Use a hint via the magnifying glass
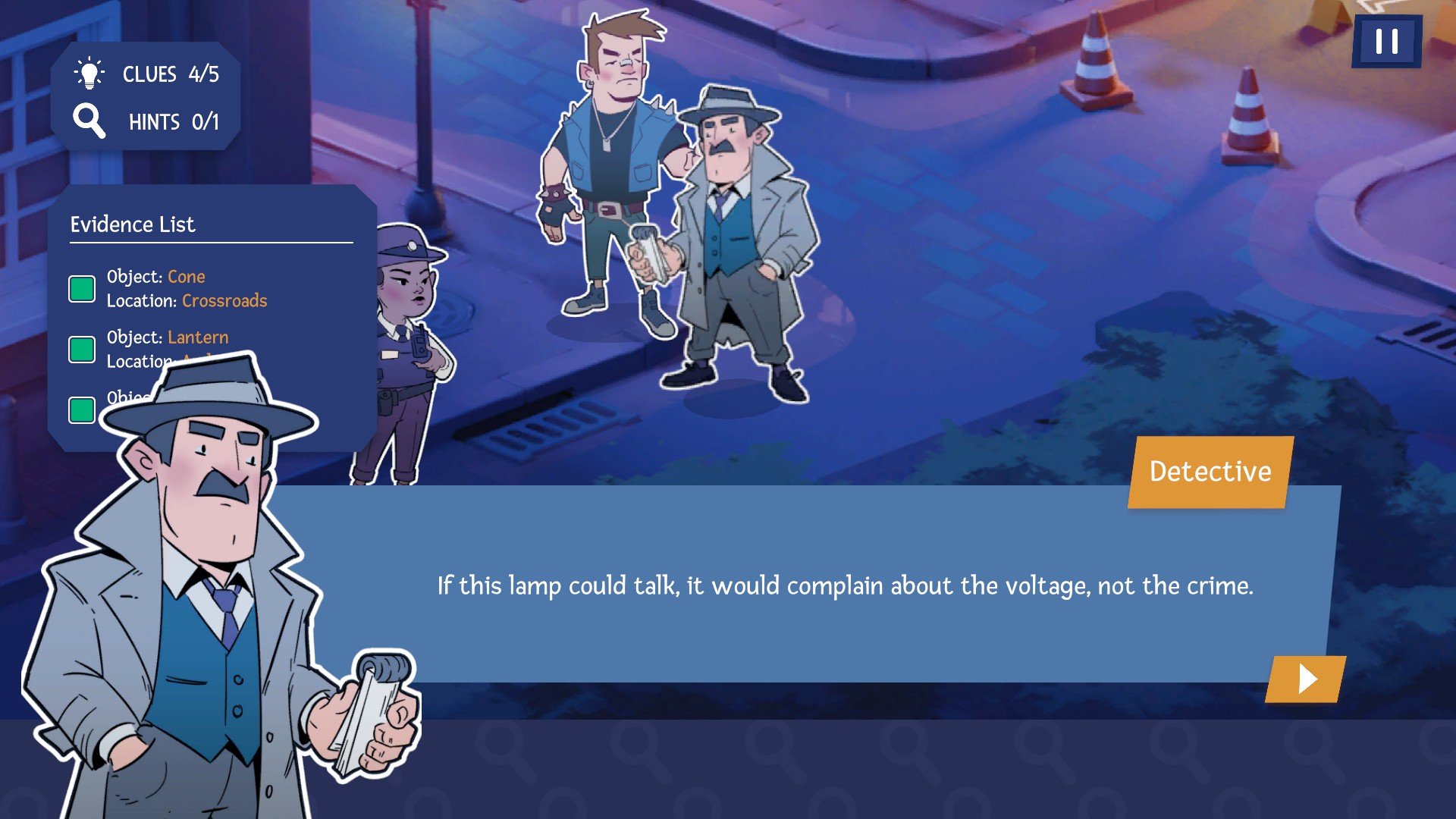This screenshot has width=1456, height=819. point(89,121)
